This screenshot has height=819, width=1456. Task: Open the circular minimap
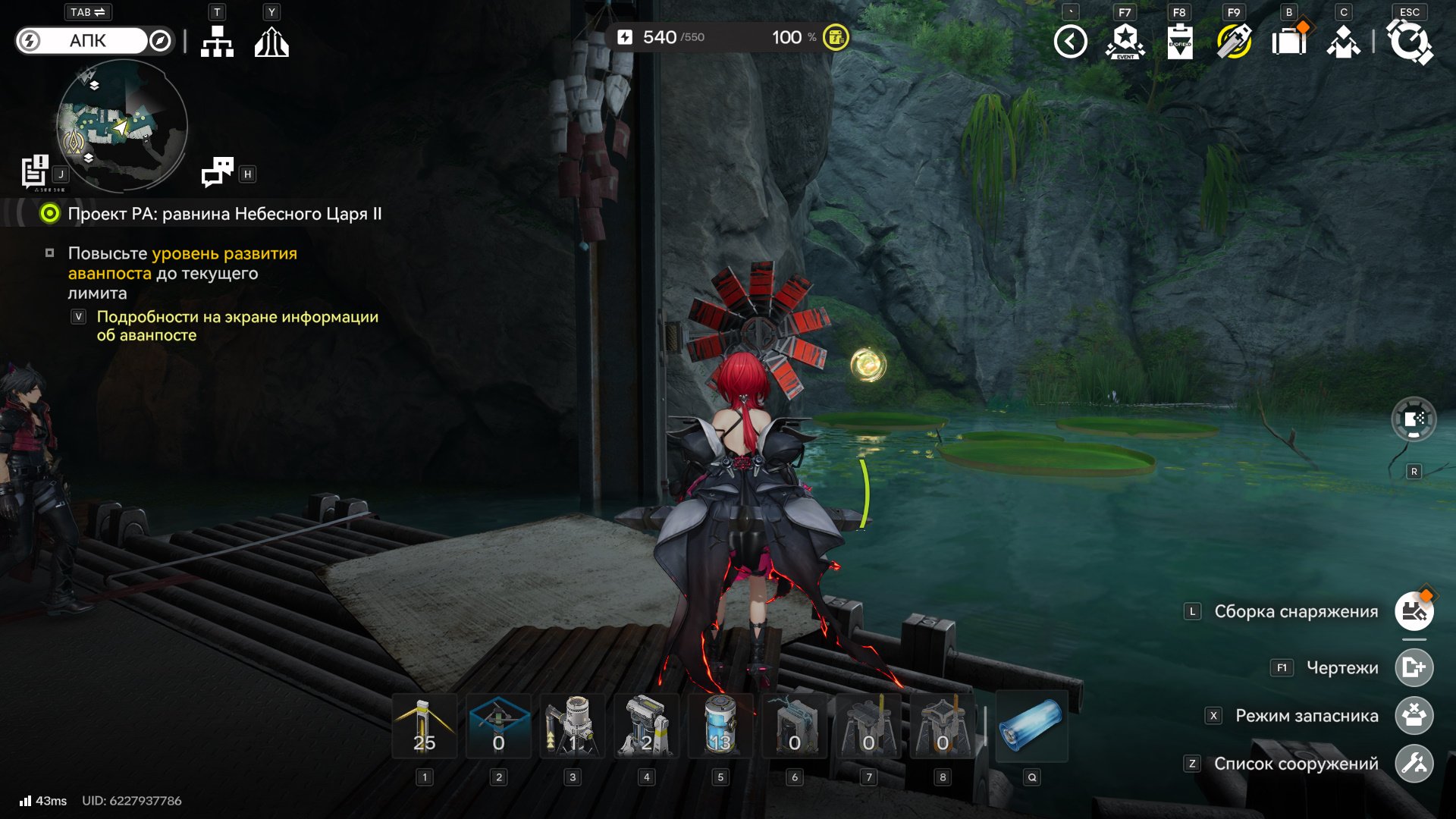click(x=122, y=126)
